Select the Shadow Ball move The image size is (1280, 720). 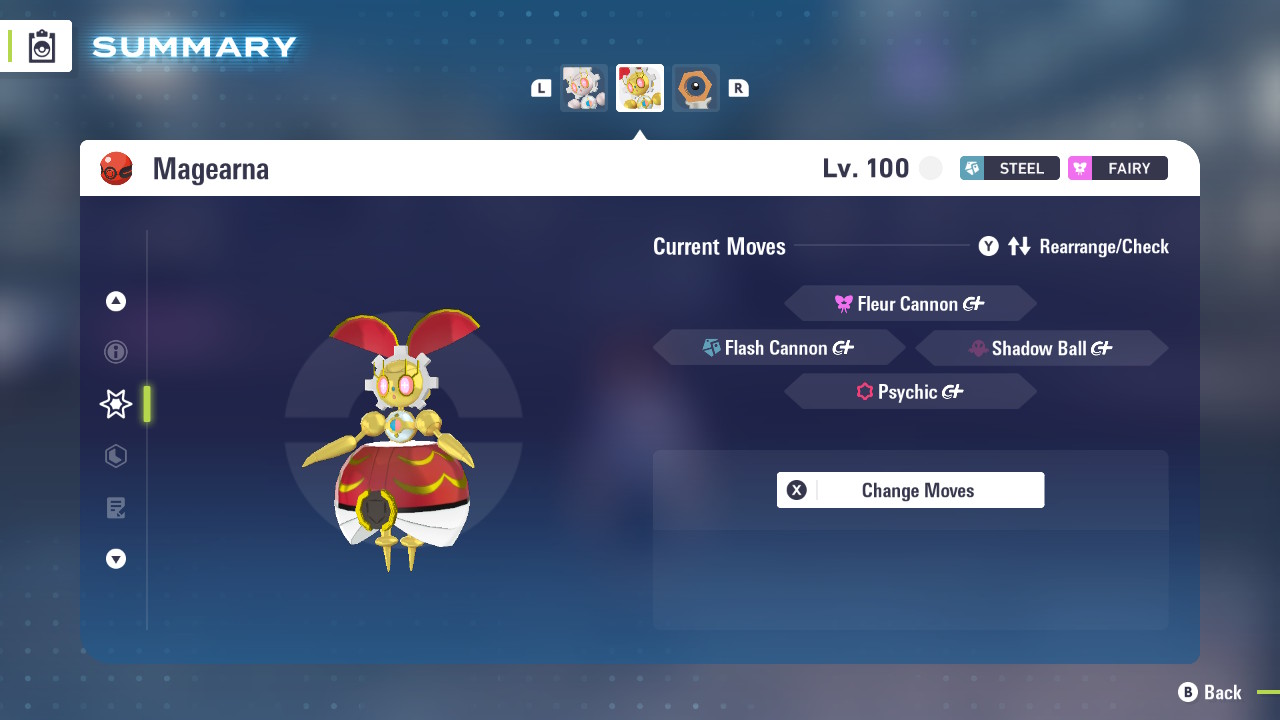1041,347
